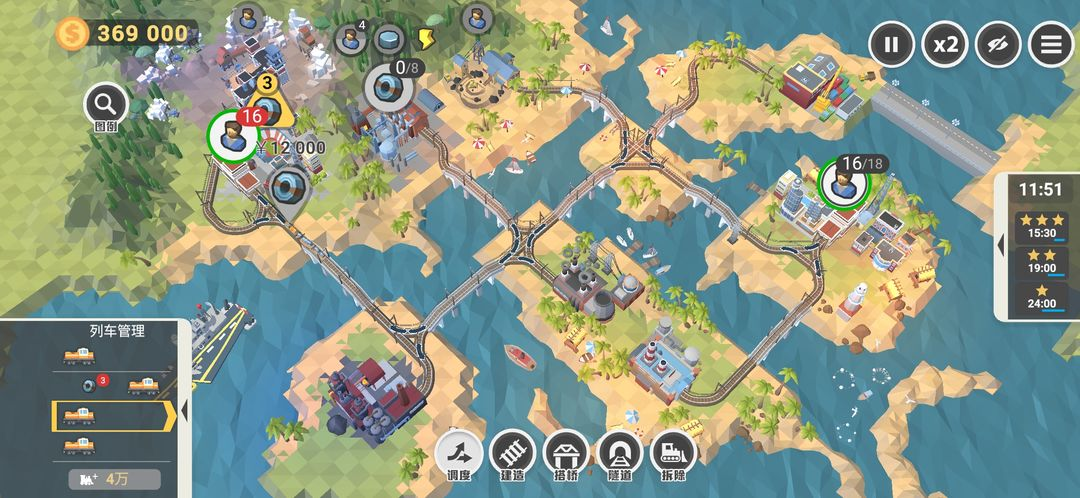Collapse the train management panel arrow
The height and width of the screenshot is (498, 1080).
184,412
